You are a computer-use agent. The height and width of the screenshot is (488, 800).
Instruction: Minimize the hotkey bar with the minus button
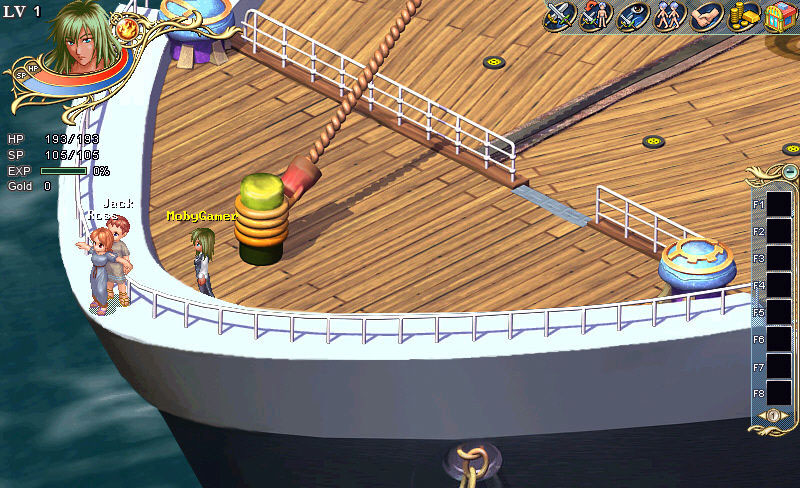[x=790, y=172]
